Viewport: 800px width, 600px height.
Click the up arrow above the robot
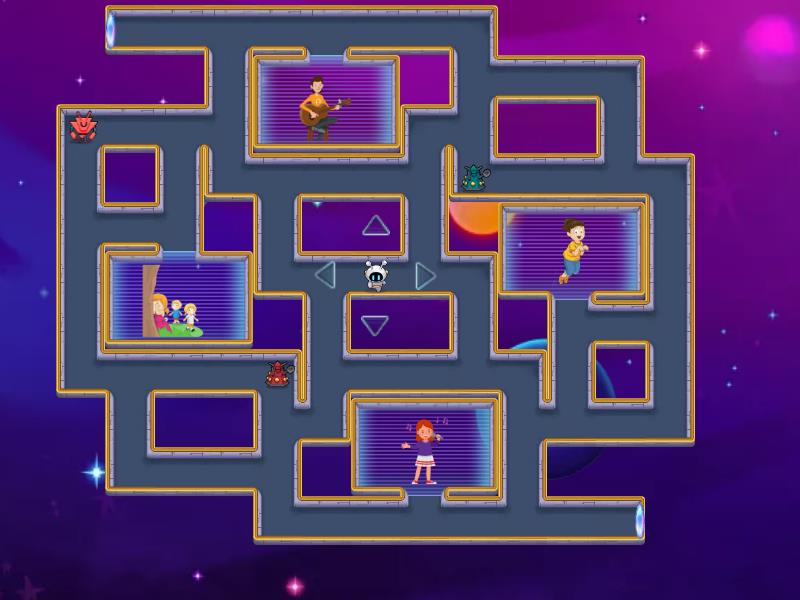tap(376, 226)
